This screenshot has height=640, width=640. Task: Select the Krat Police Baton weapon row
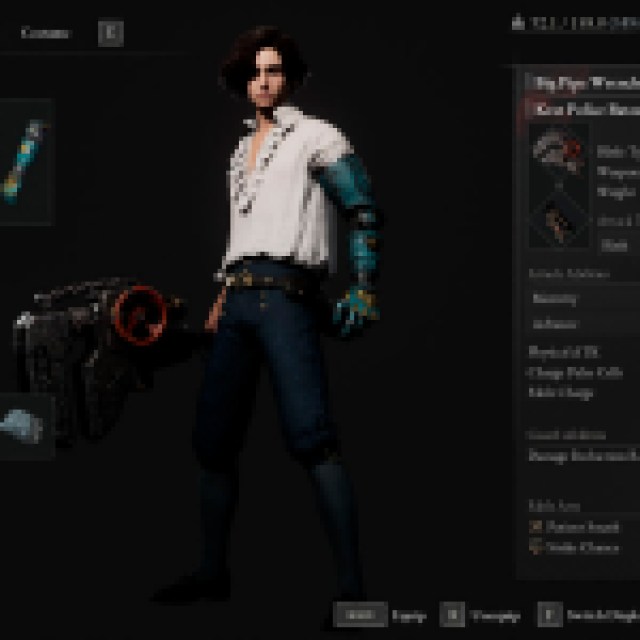[584, 108]
